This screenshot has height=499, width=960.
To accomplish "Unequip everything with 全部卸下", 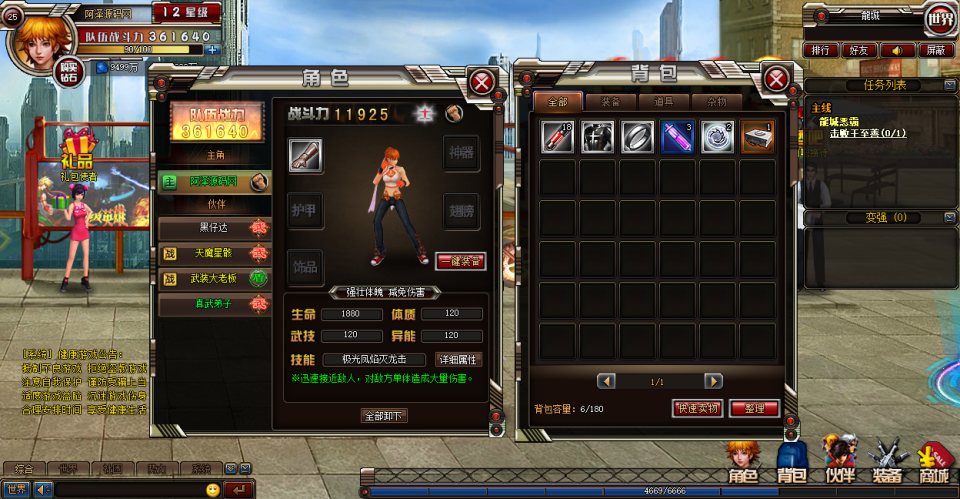I will 384,416.
